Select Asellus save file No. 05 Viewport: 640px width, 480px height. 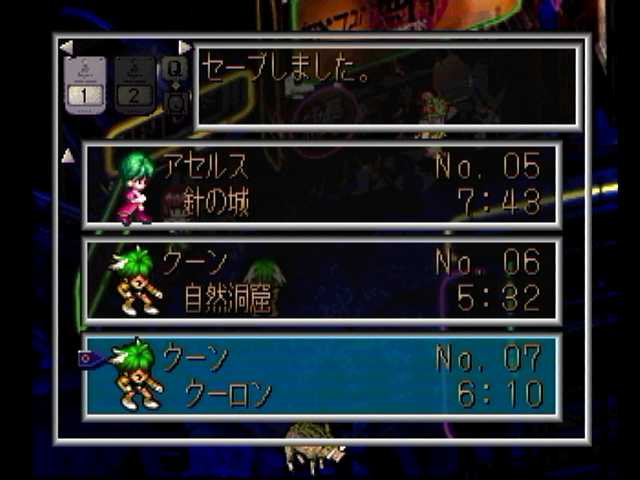321,185
